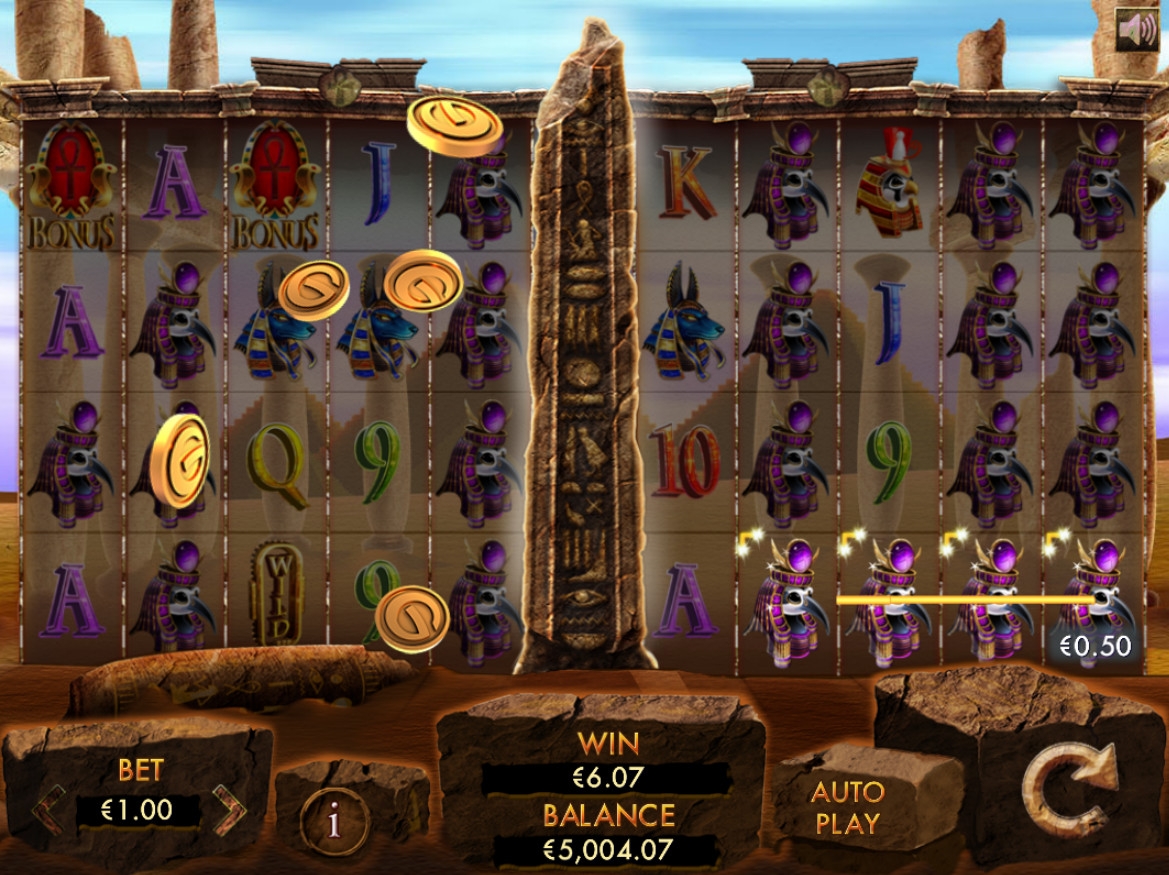This screenshot has height=875, width=1169.
Task: Toggle the sound speaker icon
Action: [x=1137, y=30]
